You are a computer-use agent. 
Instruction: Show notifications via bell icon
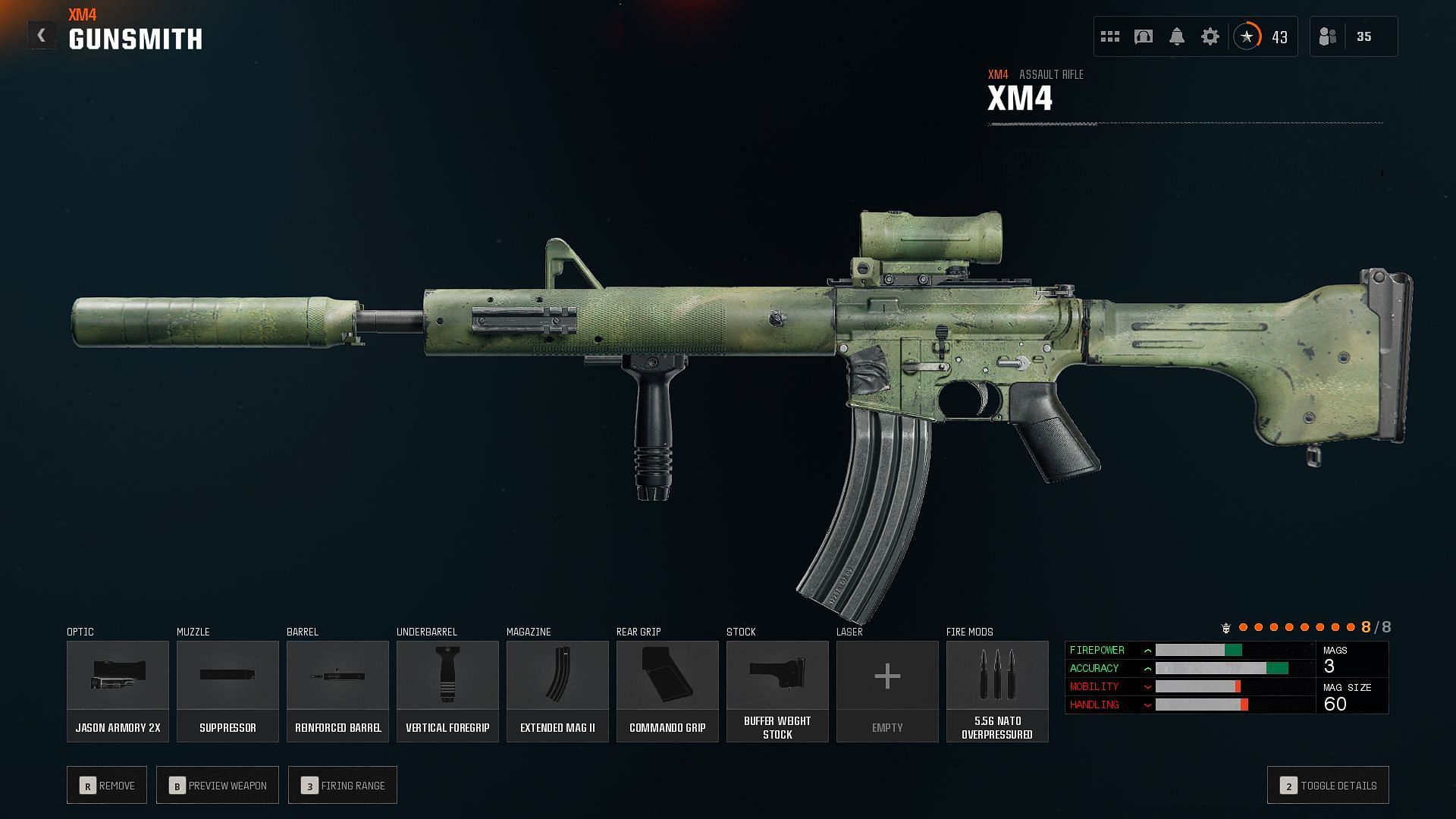click(1177, 36)
